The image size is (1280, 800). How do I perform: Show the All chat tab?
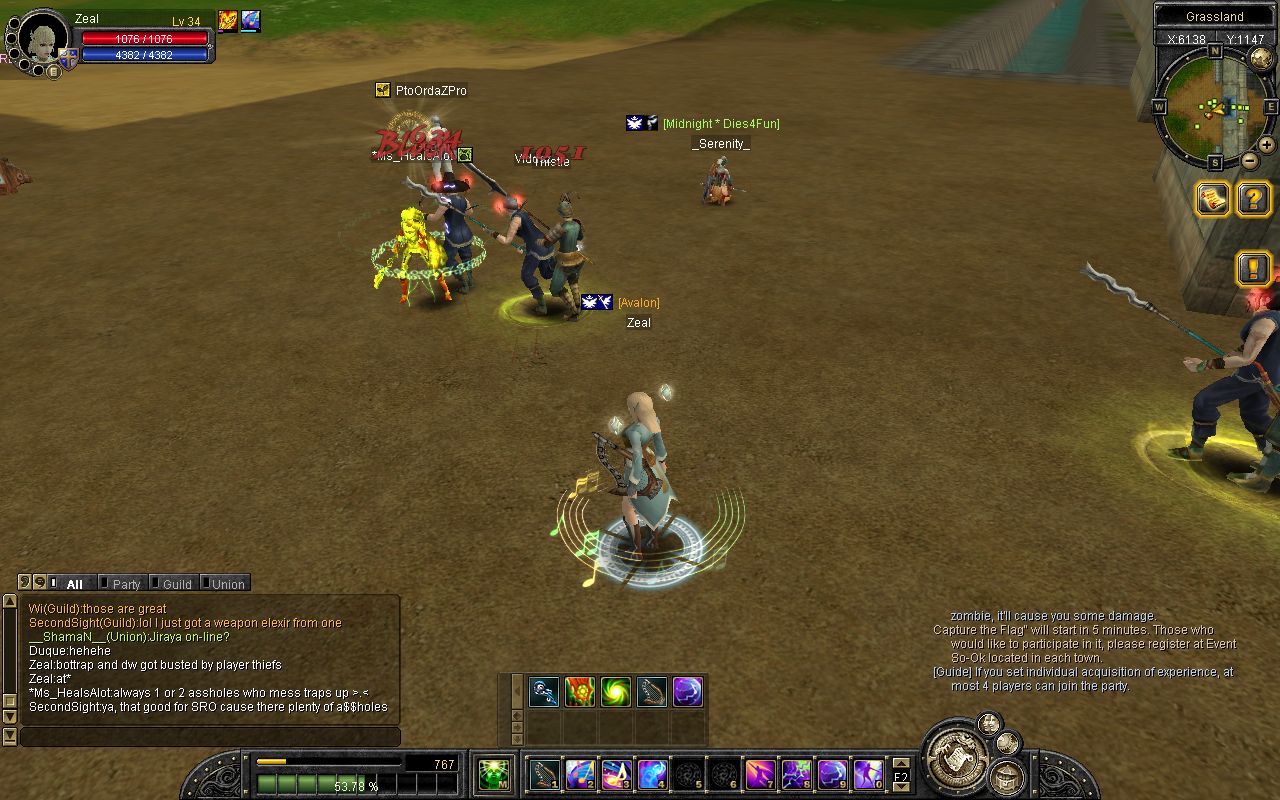pos(74,584)
